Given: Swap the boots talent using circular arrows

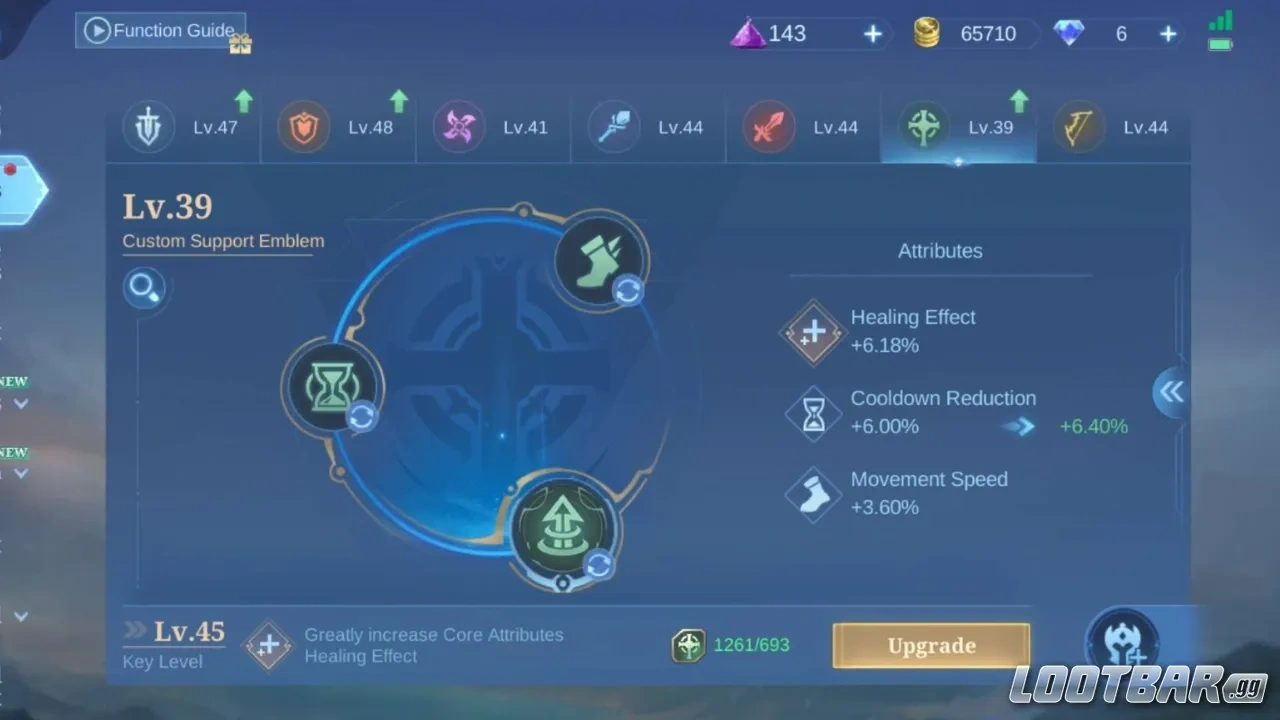Looking at the screenshot, I should click(629, 291).
